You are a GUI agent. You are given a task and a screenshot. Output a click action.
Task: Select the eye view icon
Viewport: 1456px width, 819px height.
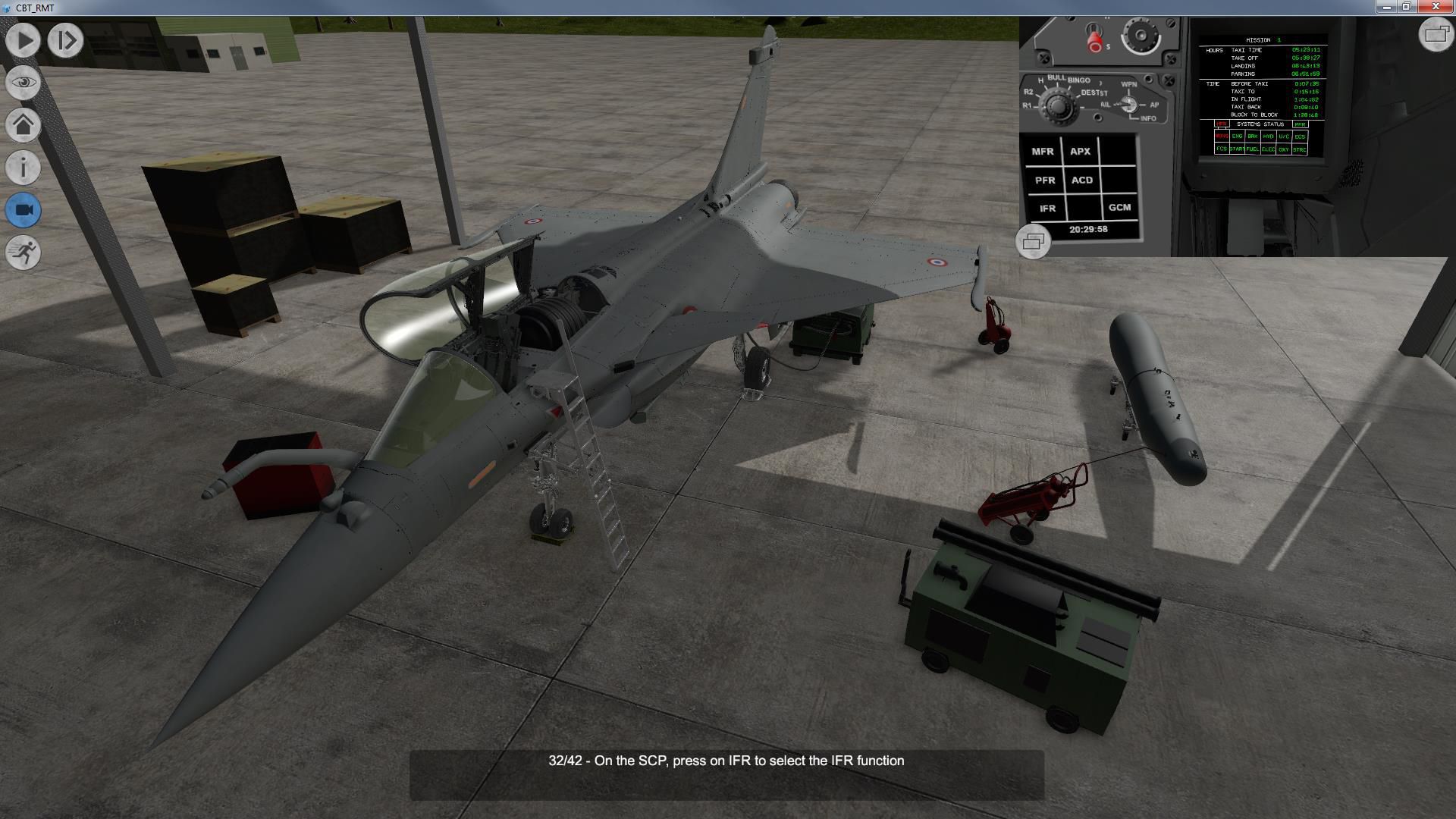(x=23, y=83)
